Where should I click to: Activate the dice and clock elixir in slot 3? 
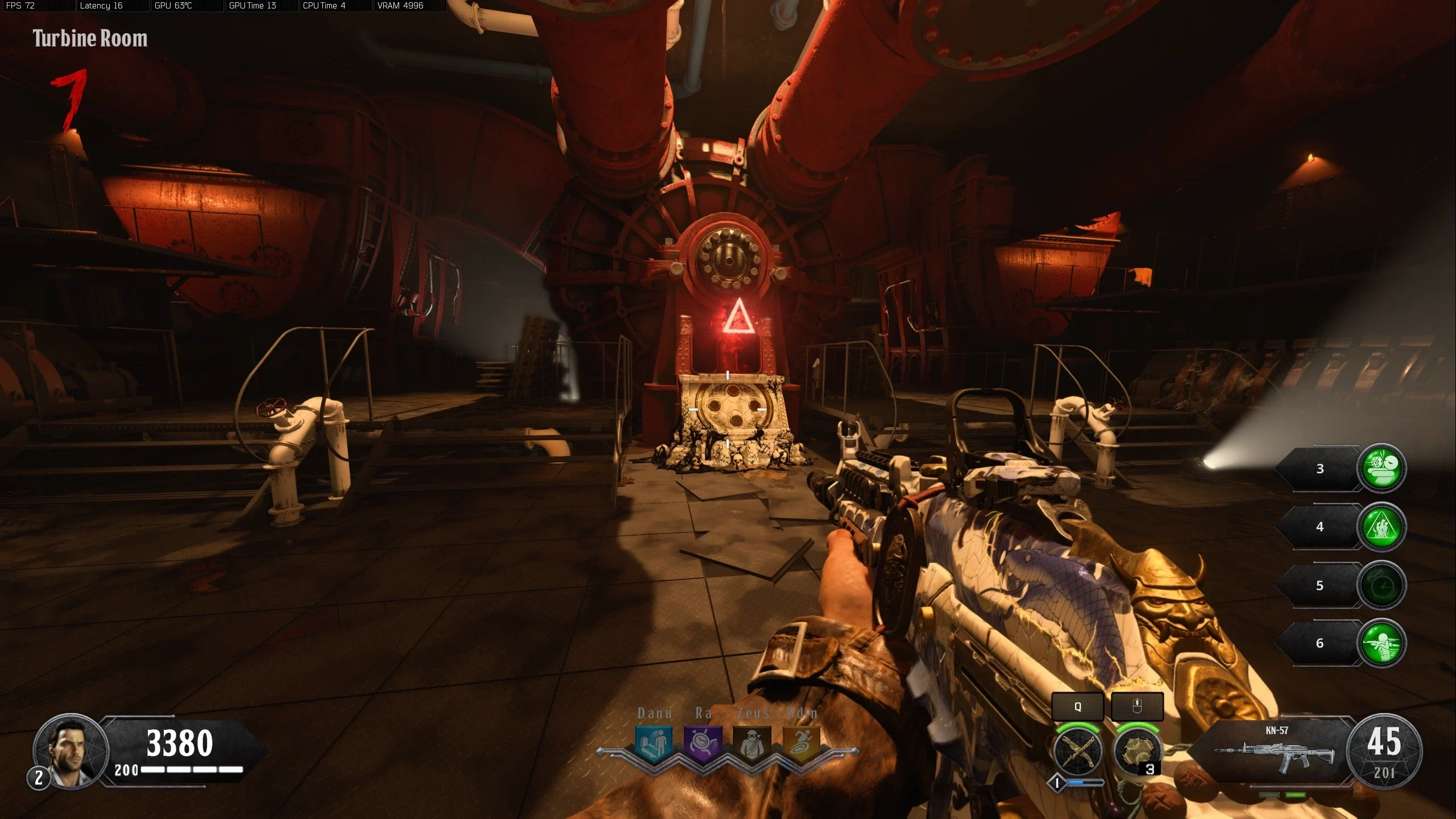(x=1382, y=468)
